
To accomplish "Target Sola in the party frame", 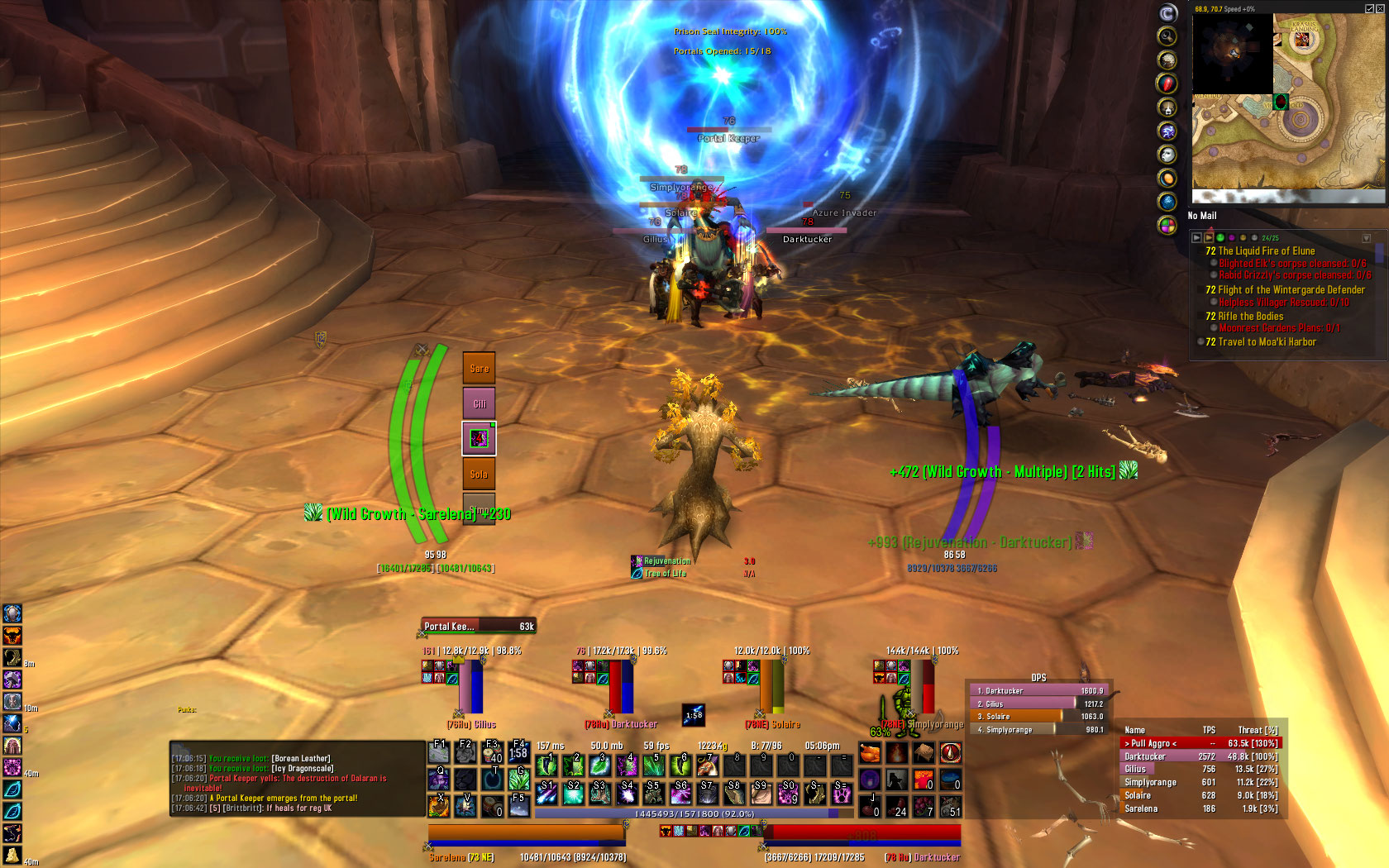I will 479,474.
